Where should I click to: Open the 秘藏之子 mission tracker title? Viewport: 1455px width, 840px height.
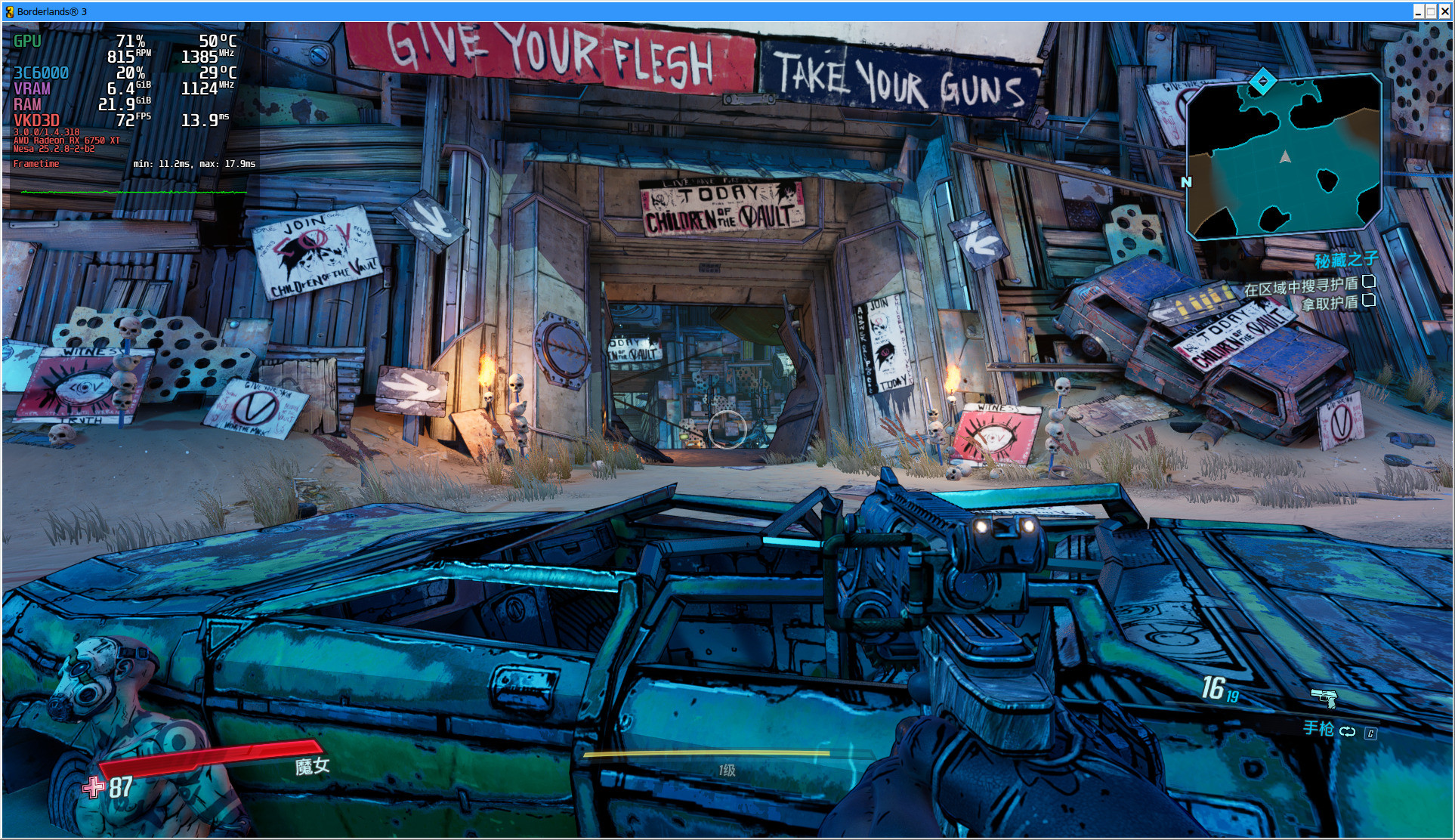click(1346, 261)
